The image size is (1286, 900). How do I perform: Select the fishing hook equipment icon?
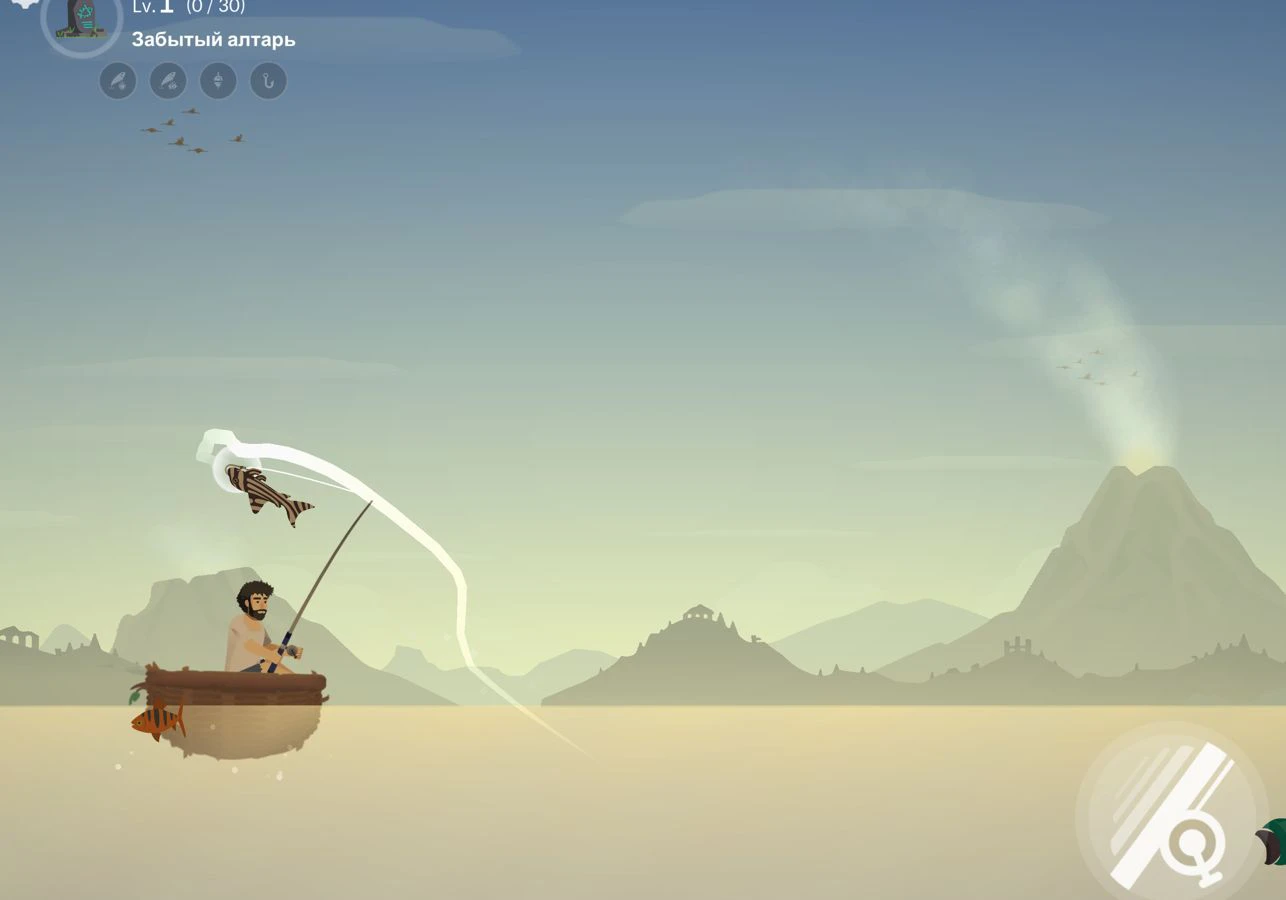click(x=268, y=81)
